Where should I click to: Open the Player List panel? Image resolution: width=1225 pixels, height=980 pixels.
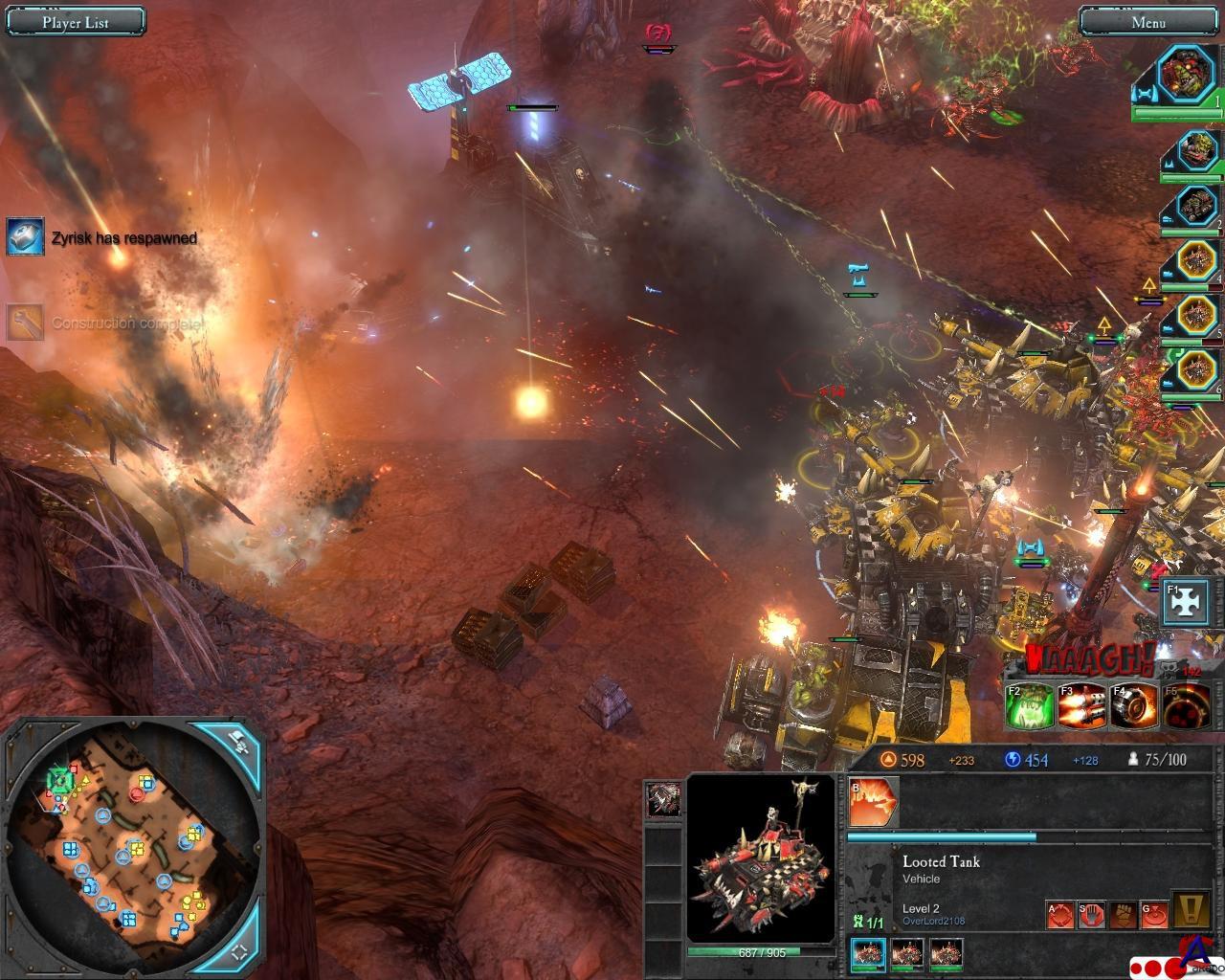click(75, 22)
